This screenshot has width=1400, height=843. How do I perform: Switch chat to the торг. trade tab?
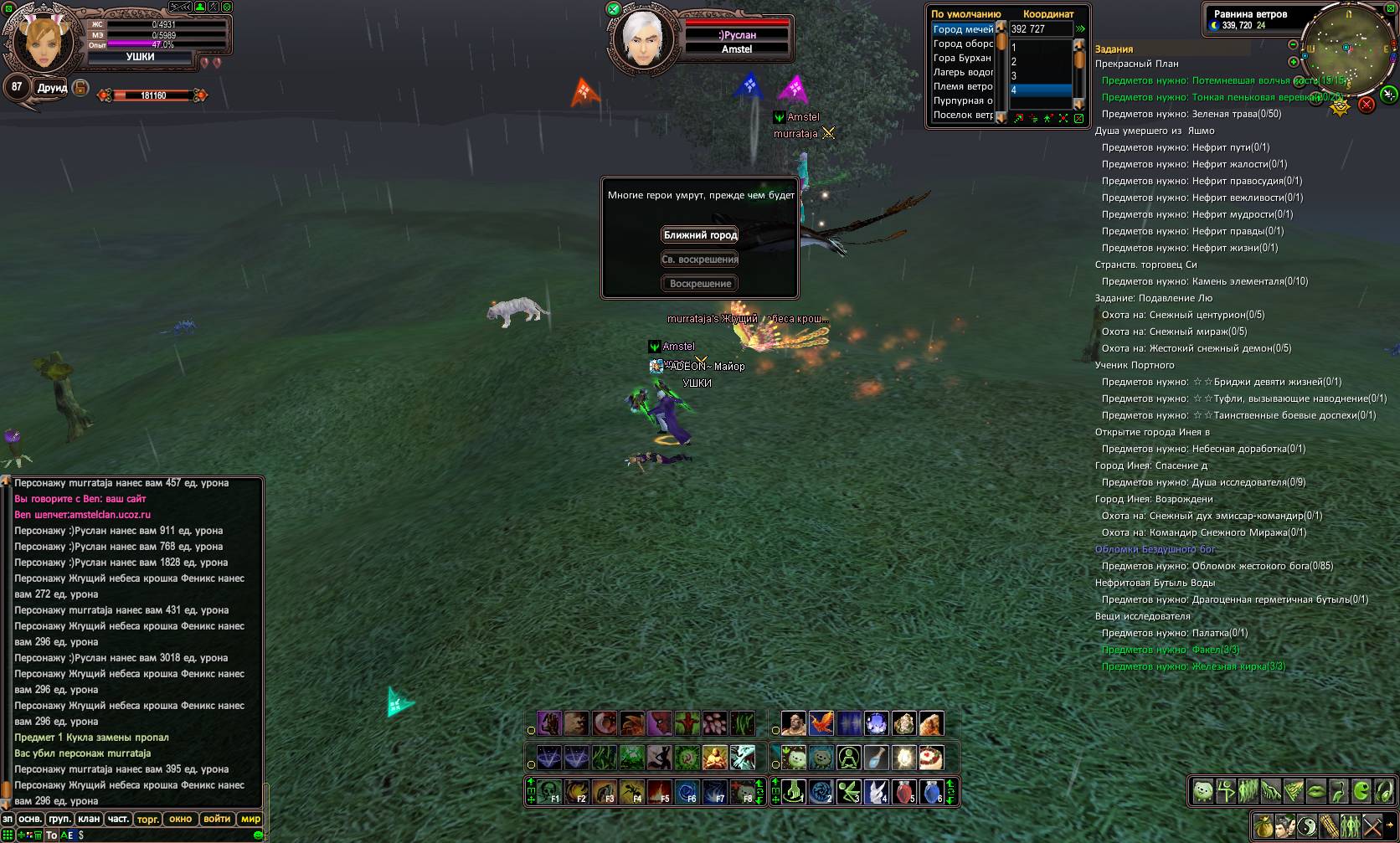(x=148, y=819)
